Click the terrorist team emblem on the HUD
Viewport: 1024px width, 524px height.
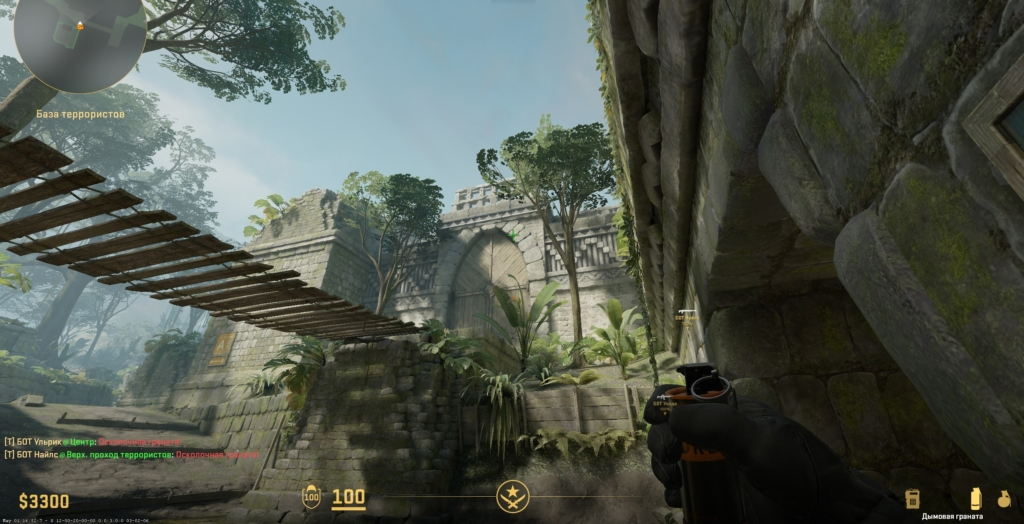point(512,495)
